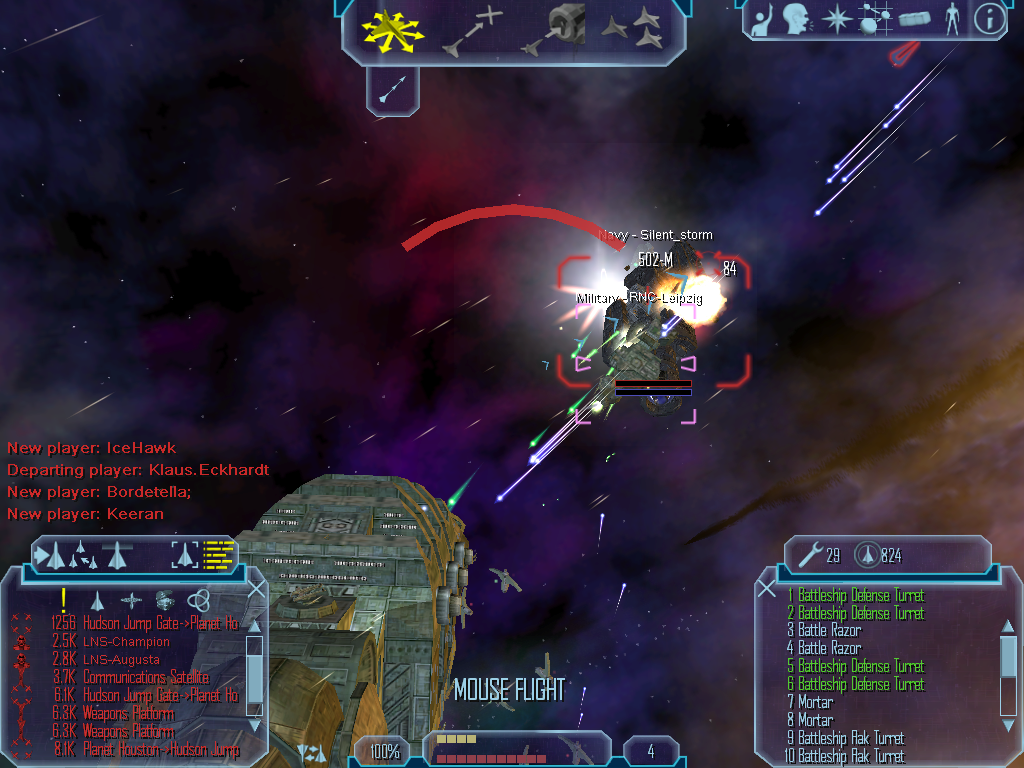1024x768 pixels.
Task: Target LNS-Augusta from the contact list
Action: 121,660
